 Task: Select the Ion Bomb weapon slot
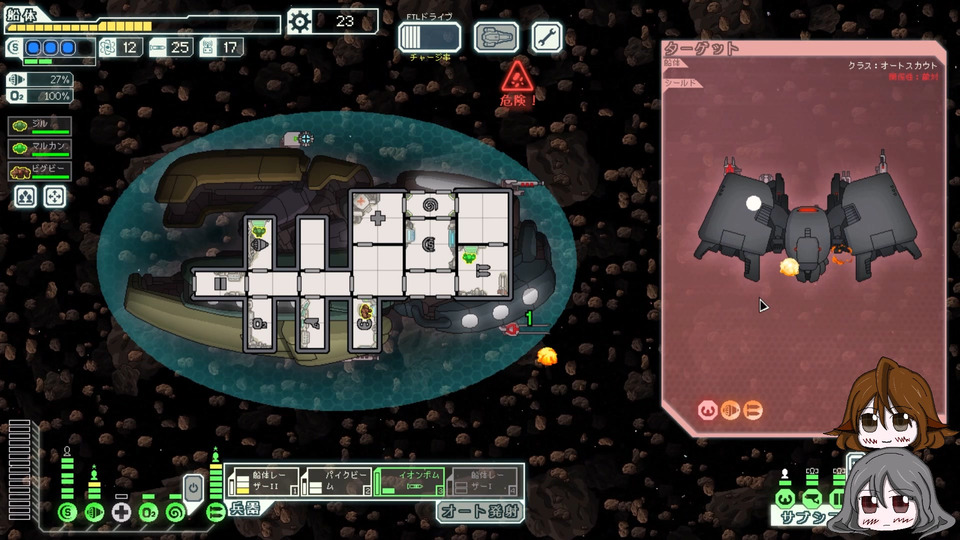pos(410,483)
